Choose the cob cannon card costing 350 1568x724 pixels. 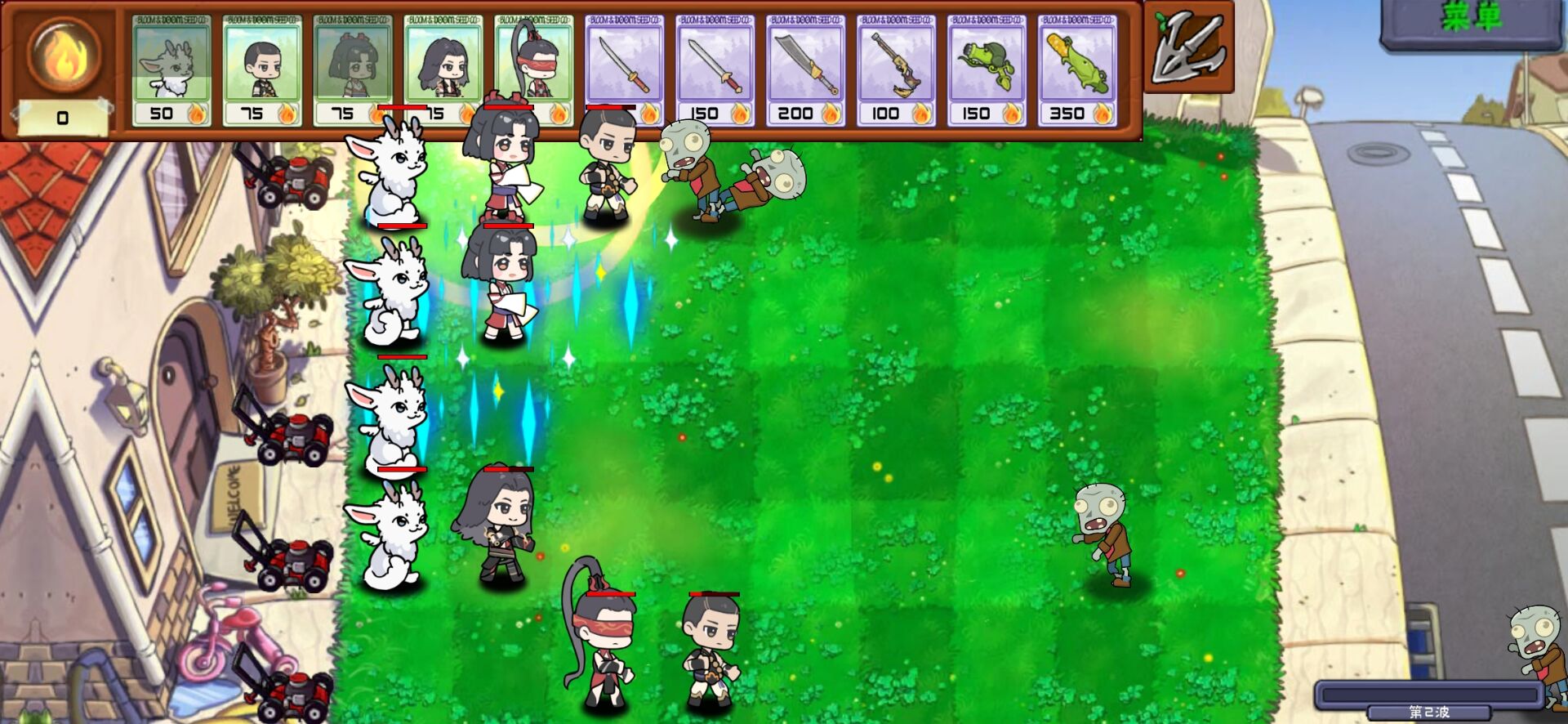pos(1078,71)
